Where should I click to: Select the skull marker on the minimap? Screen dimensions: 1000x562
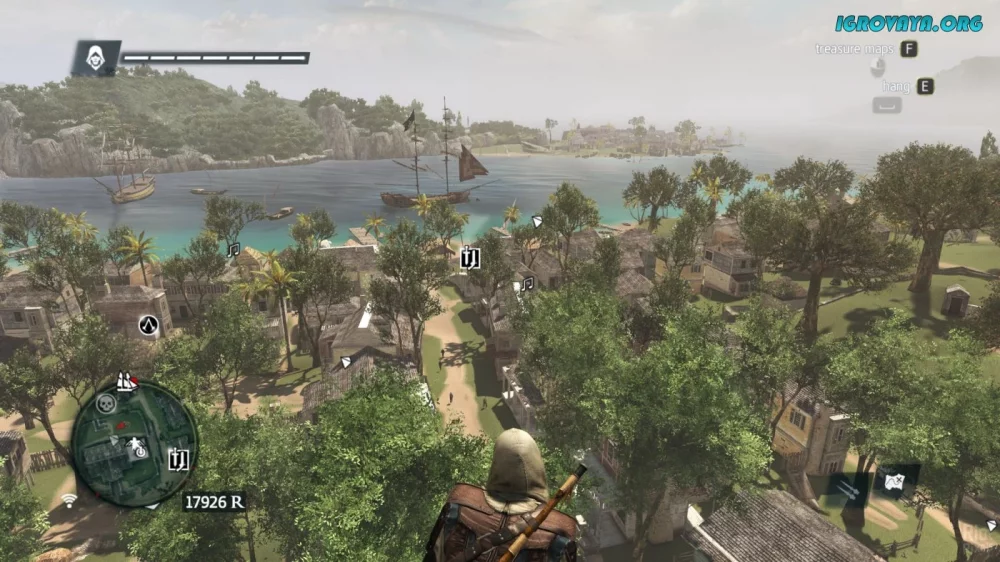(x=105, y=404)
